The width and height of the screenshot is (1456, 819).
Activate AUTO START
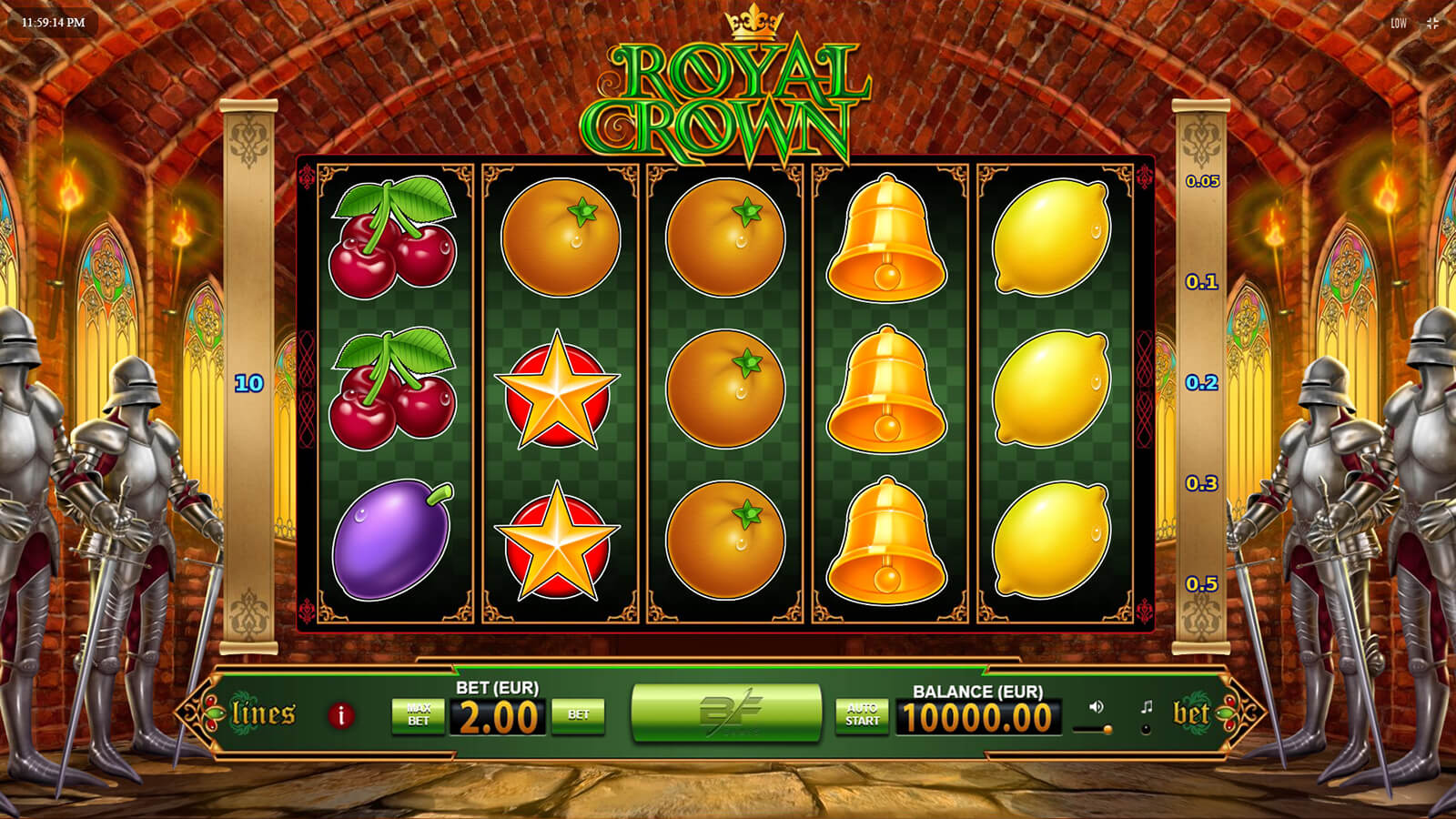[862, 715]
